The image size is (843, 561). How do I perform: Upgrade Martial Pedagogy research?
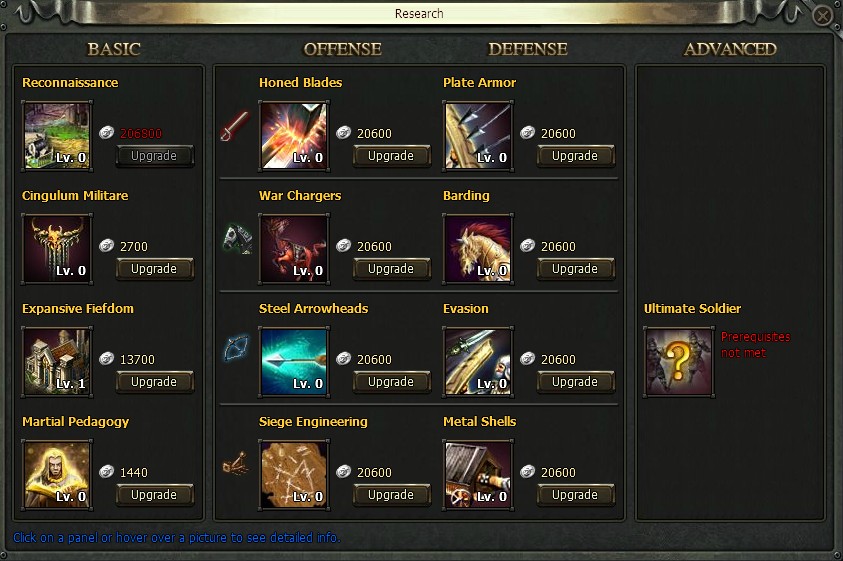click(155, 495)
